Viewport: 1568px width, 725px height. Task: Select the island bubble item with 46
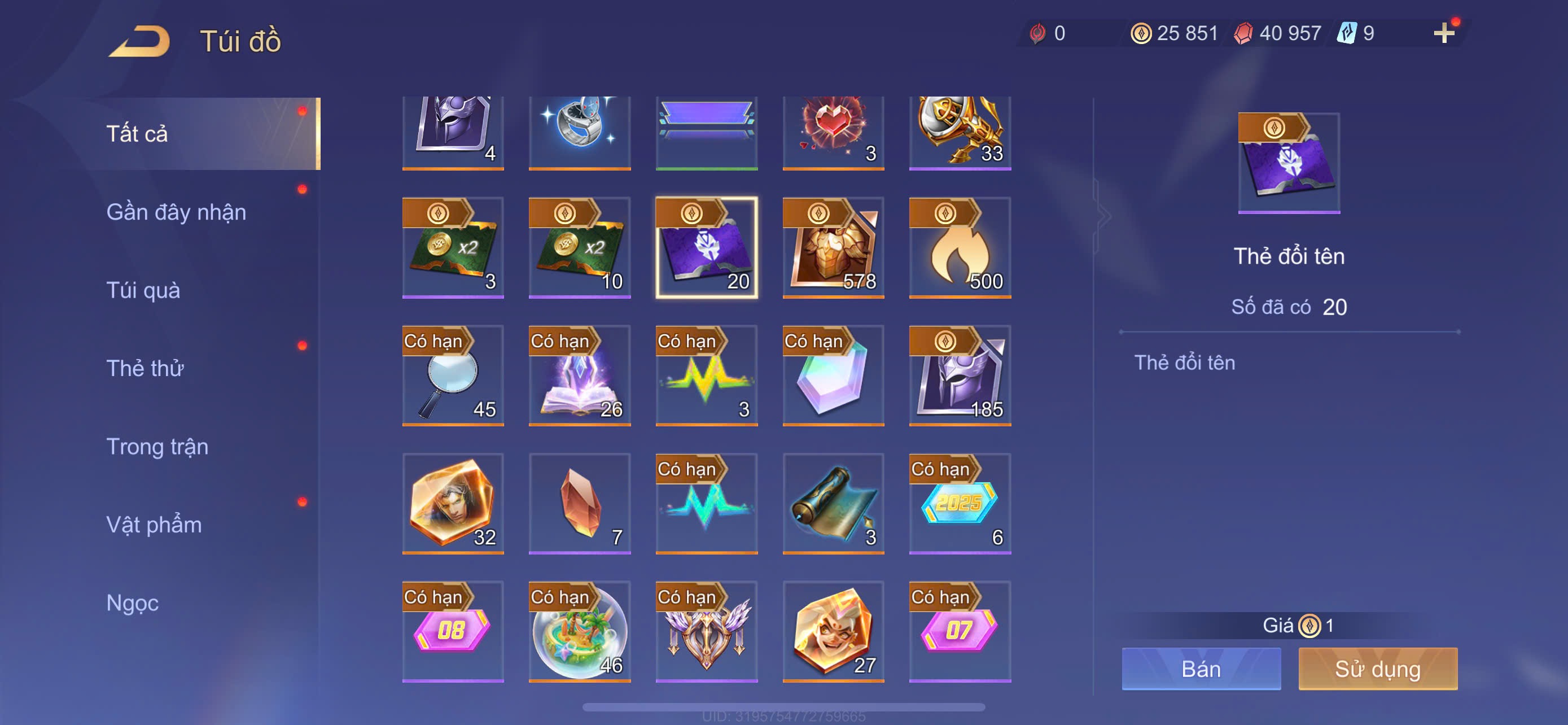580,631
